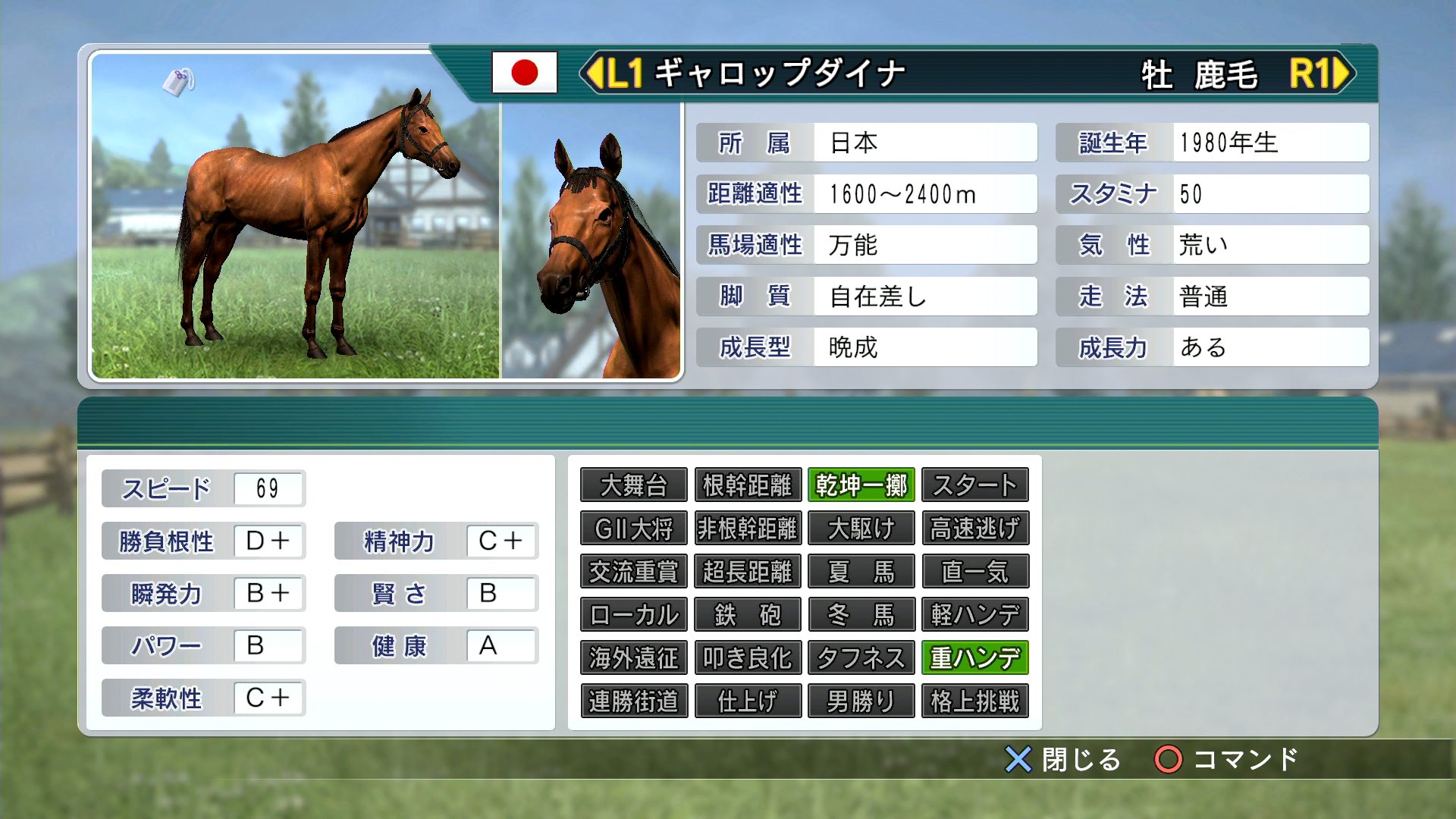
Task: Pick the GII大将 trait tile
Action: [x=633, y=529]
